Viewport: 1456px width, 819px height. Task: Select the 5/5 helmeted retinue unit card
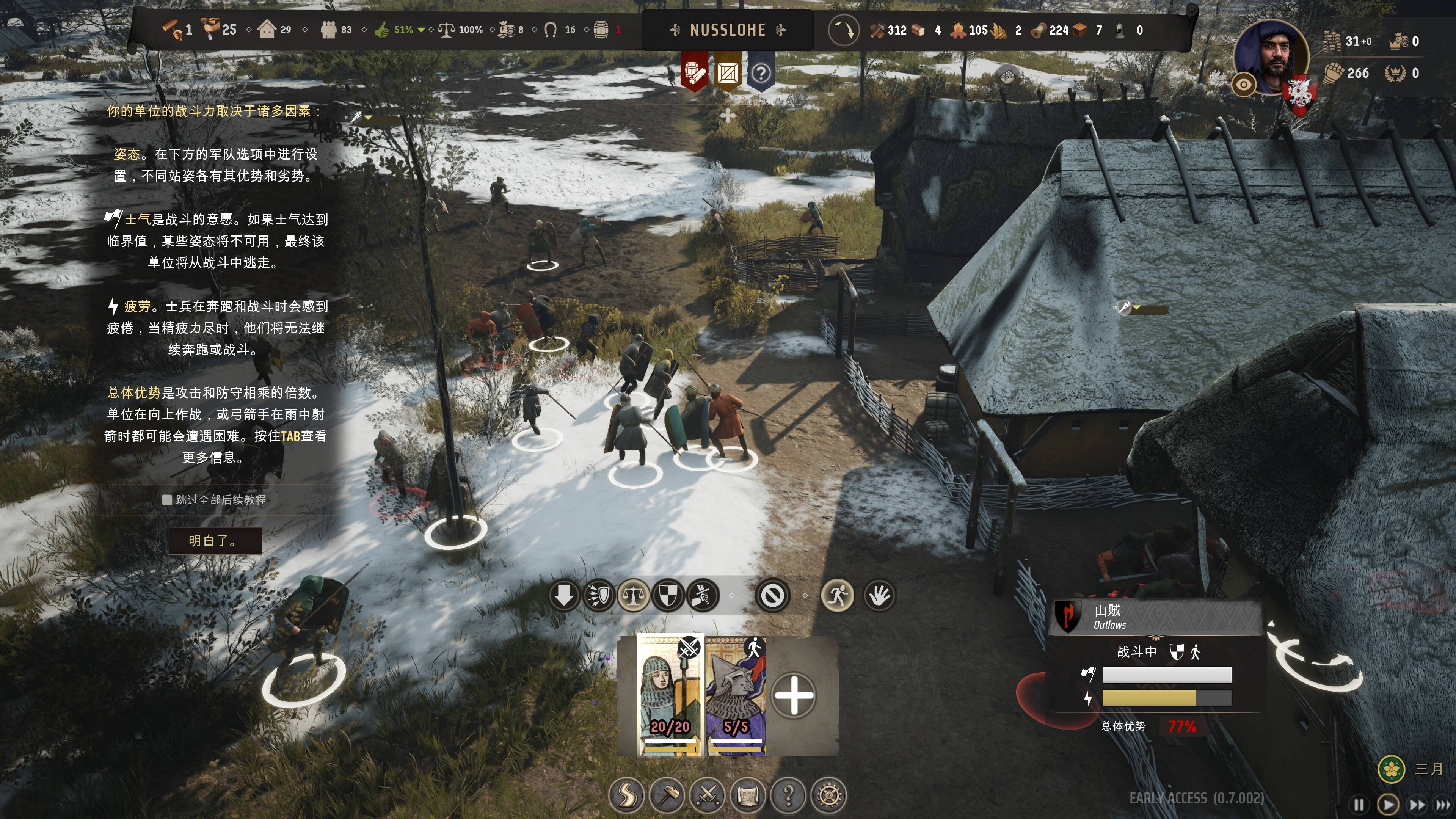click(x=736, y=695)
